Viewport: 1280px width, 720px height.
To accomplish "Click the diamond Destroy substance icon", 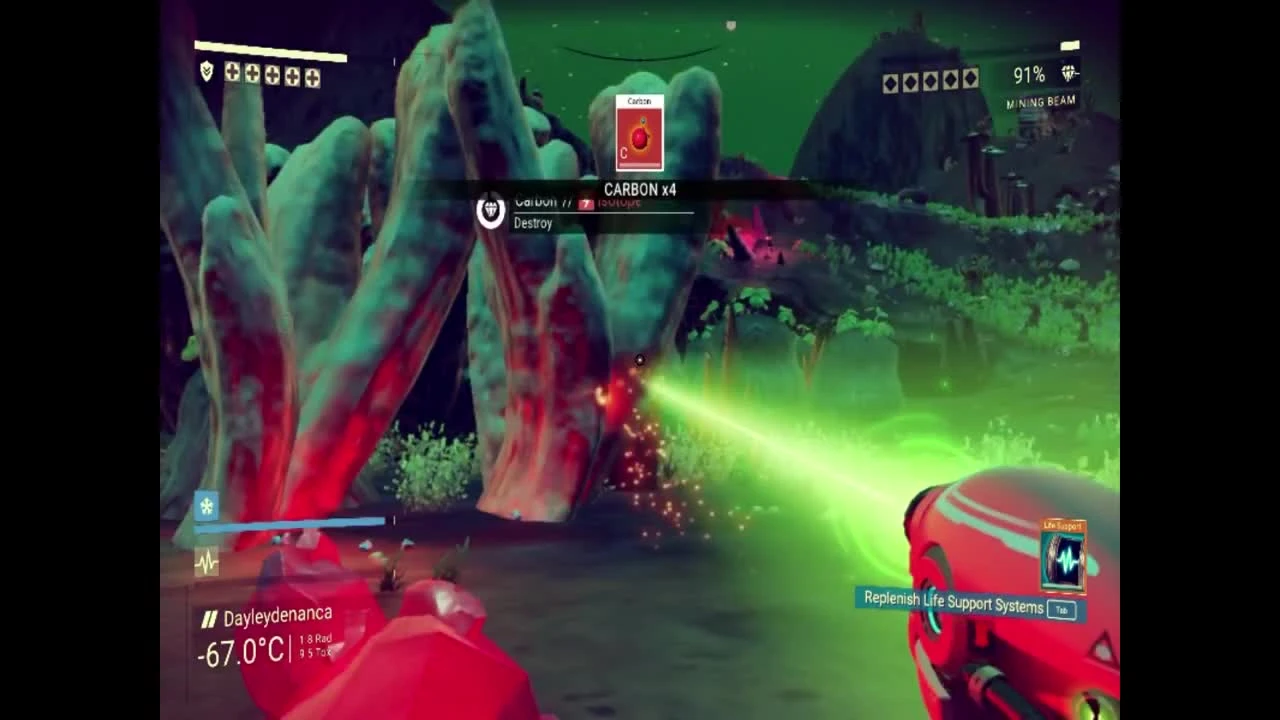I will [489, 214].
